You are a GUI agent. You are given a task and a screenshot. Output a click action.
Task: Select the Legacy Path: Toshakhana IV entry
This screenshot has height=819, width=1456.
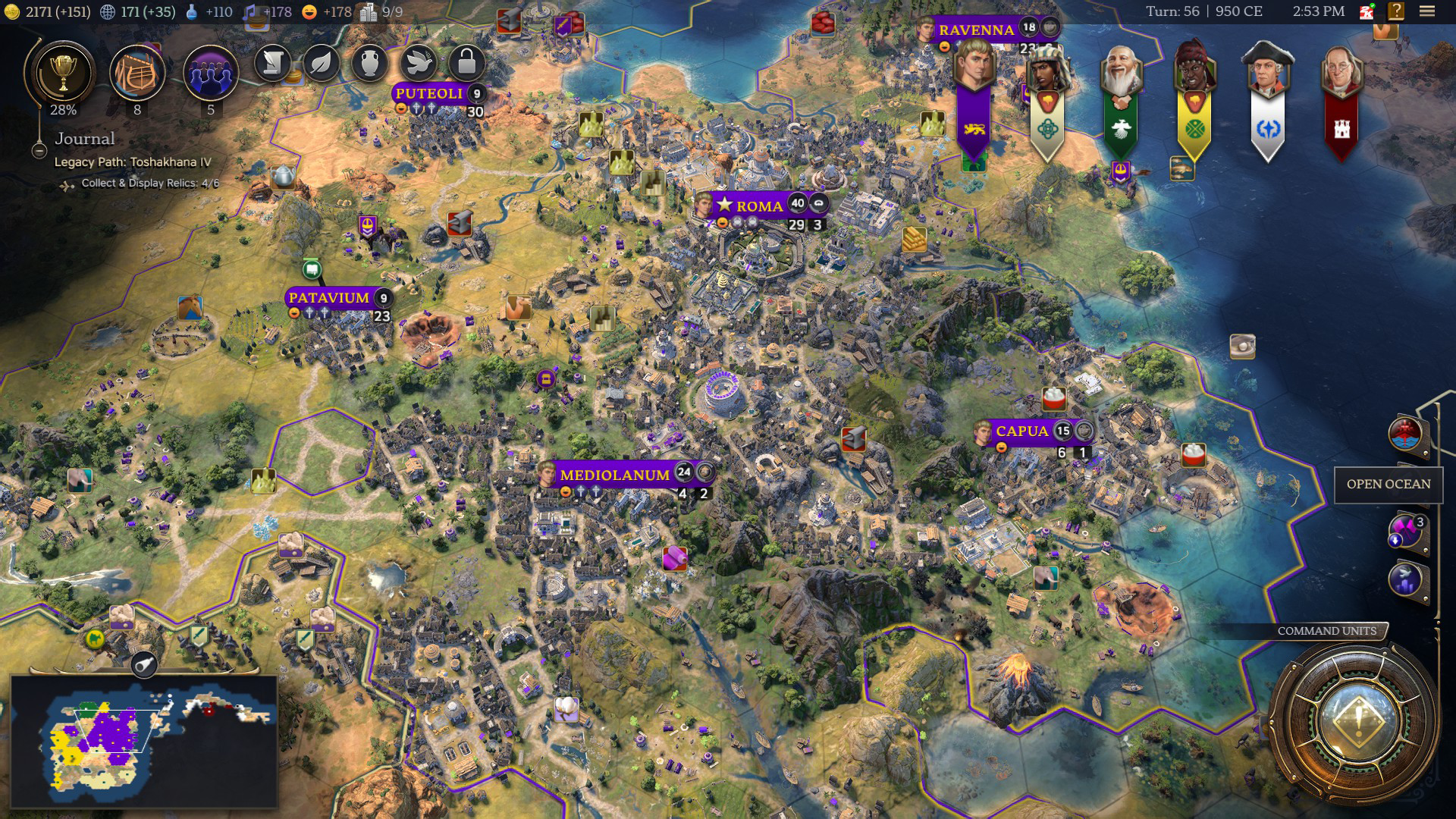pyautogui.click(x=133, y=162)
